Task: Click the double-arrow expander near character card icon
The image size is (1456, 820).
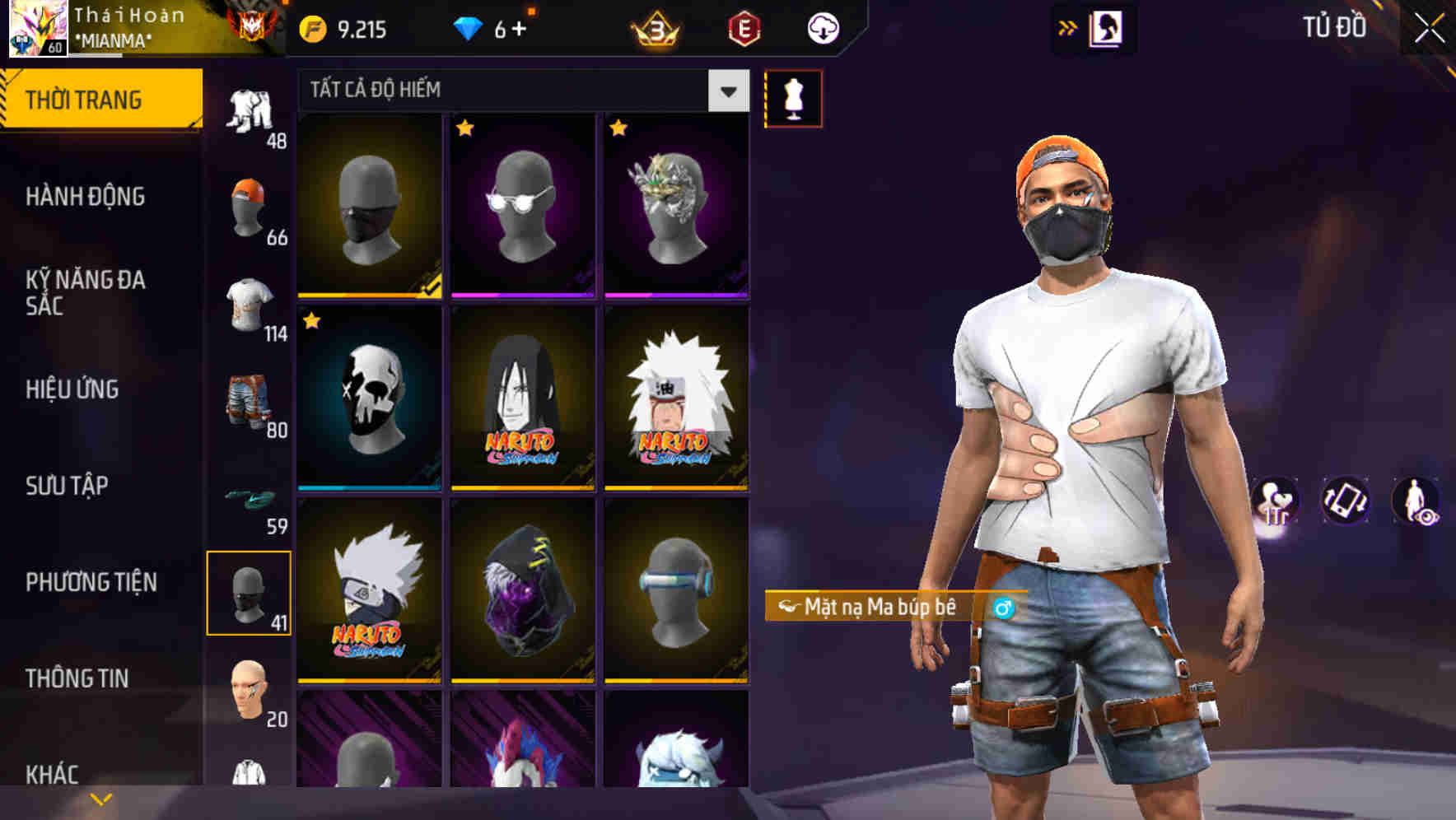Action: tap(1067, 26)
